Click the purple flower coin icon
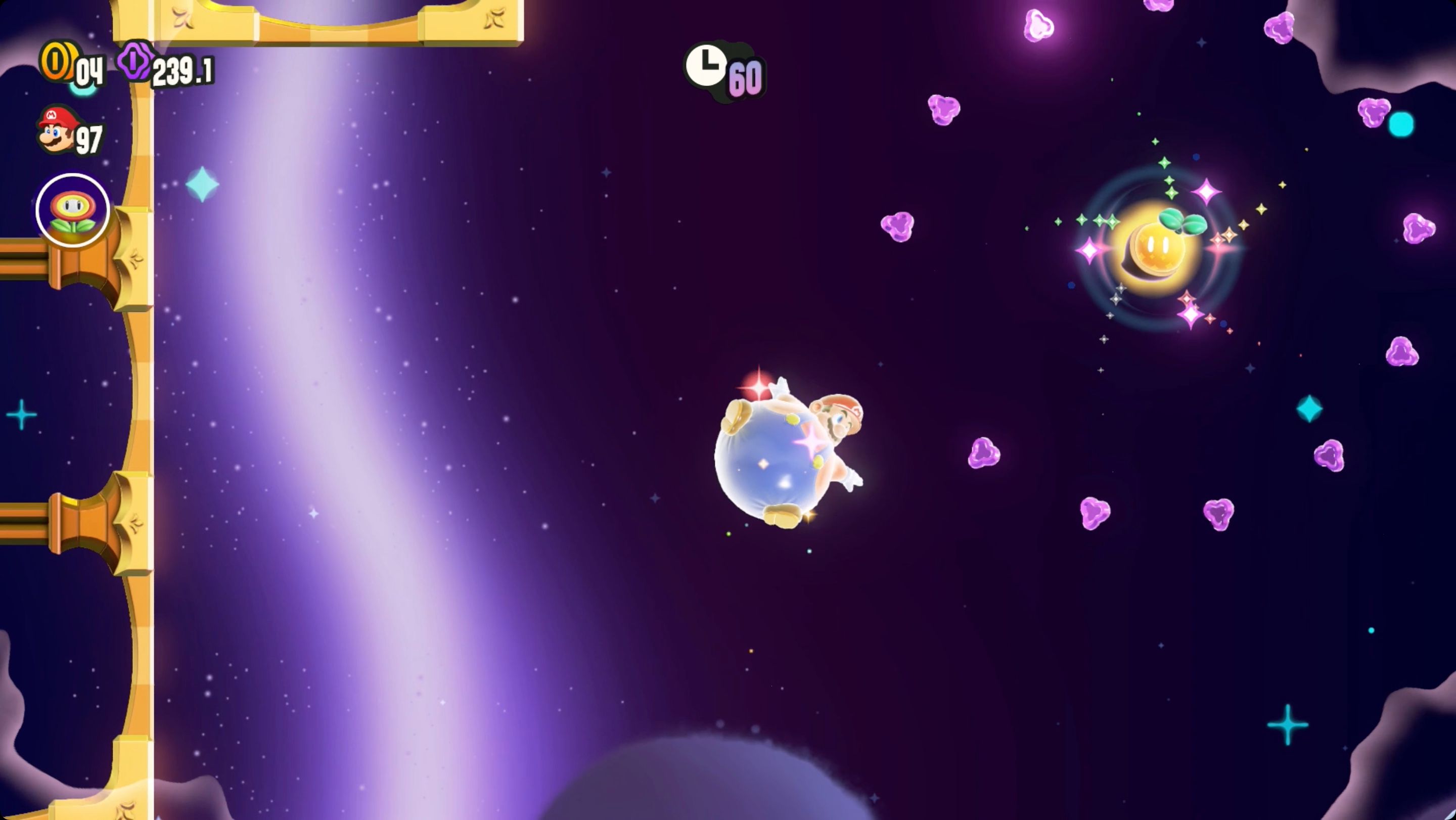1456x820 pixels. click(134, 62)
